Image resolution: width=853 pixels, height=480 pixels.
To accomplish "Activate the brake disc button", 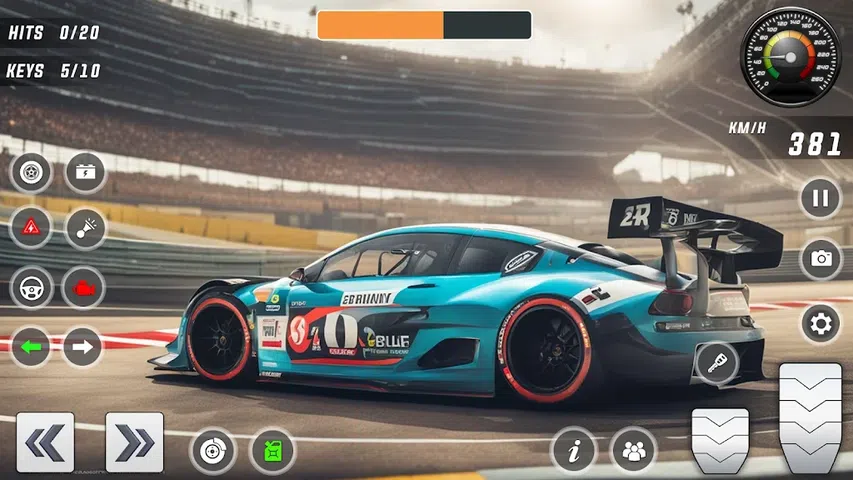I will click(x=212, y=450).
